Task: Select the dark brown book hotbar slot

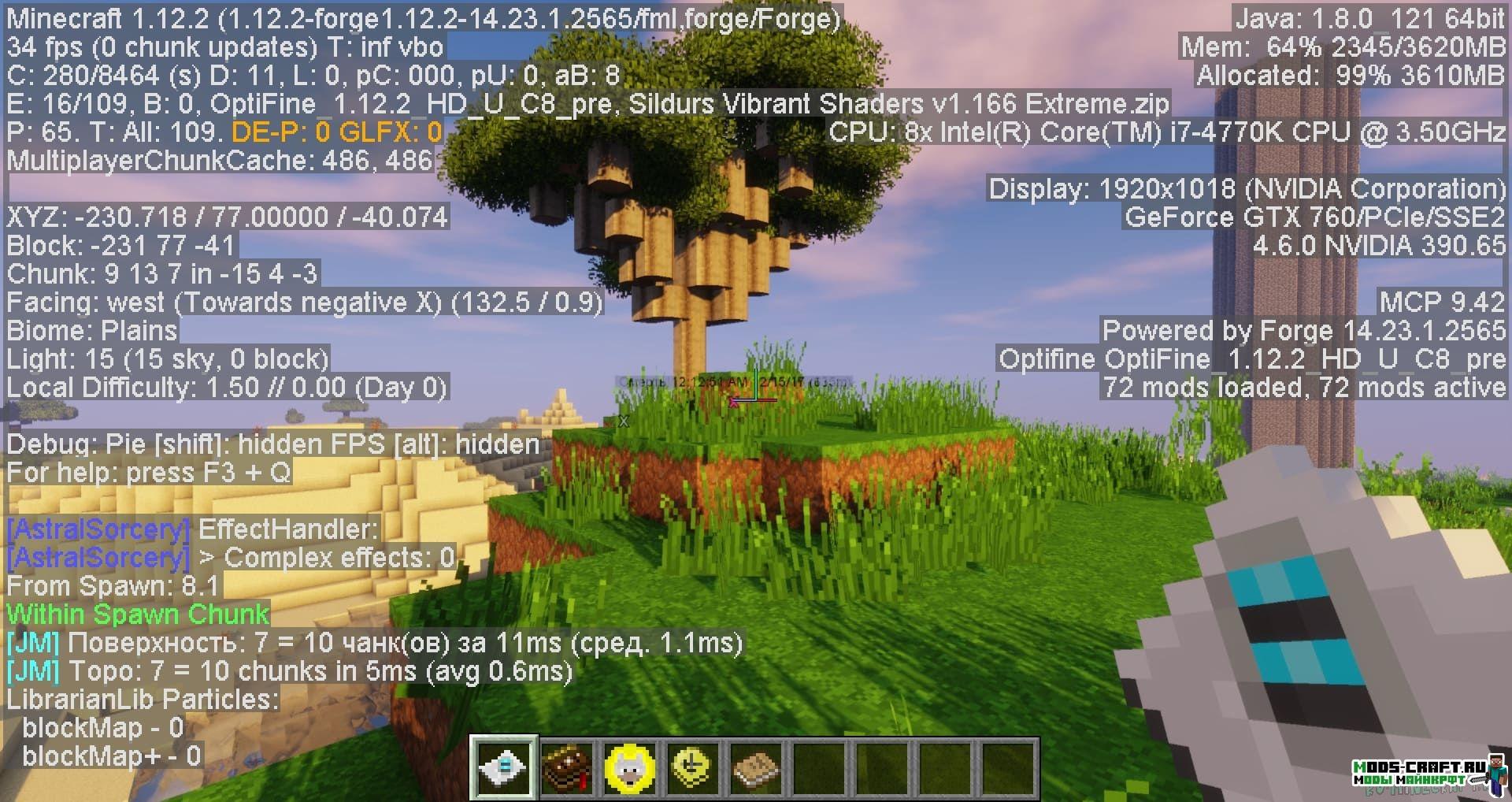Action: click(x=567, y=768)
